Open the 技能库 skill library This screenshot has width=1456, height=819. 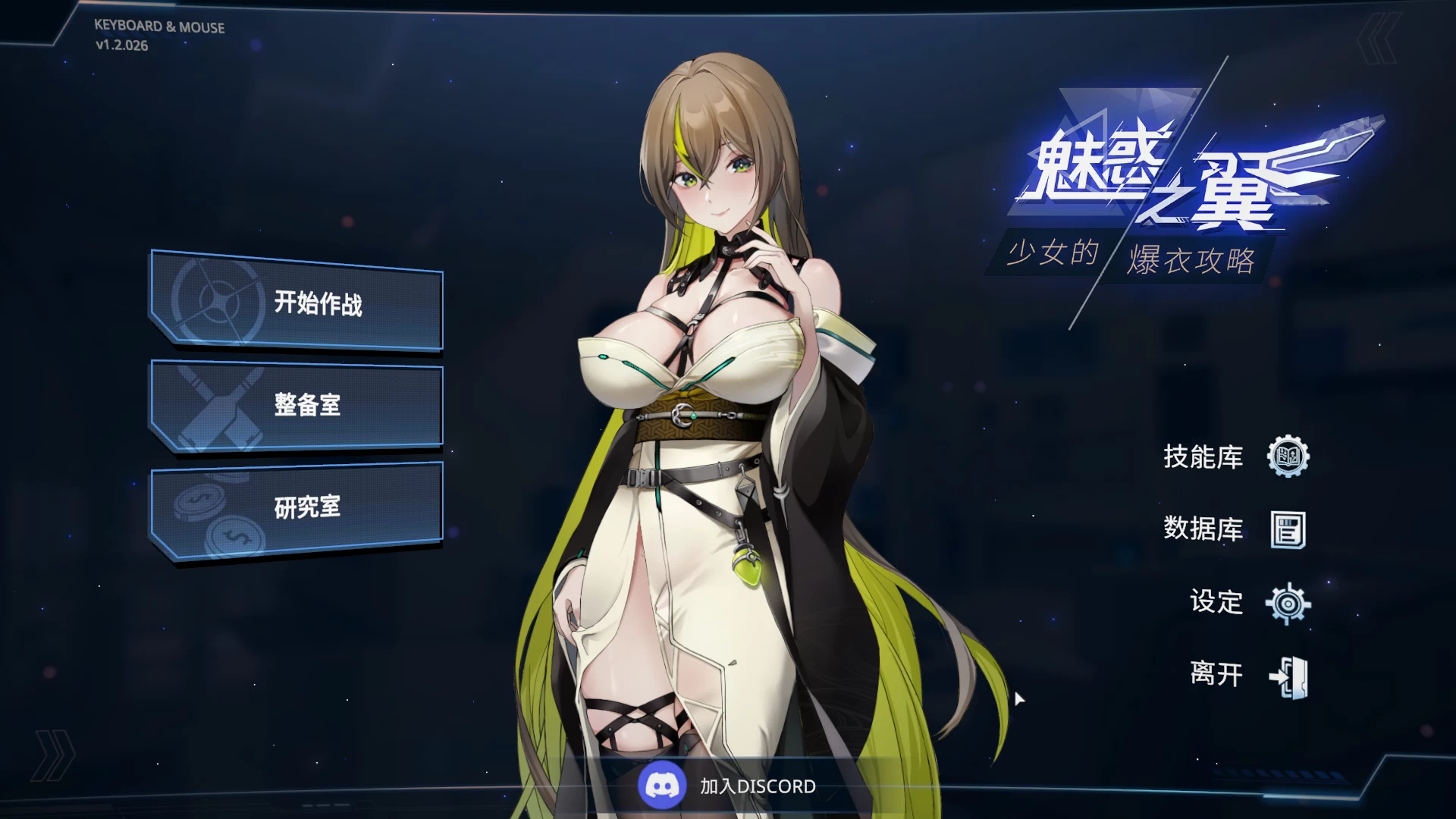[x=1203, y=458]
